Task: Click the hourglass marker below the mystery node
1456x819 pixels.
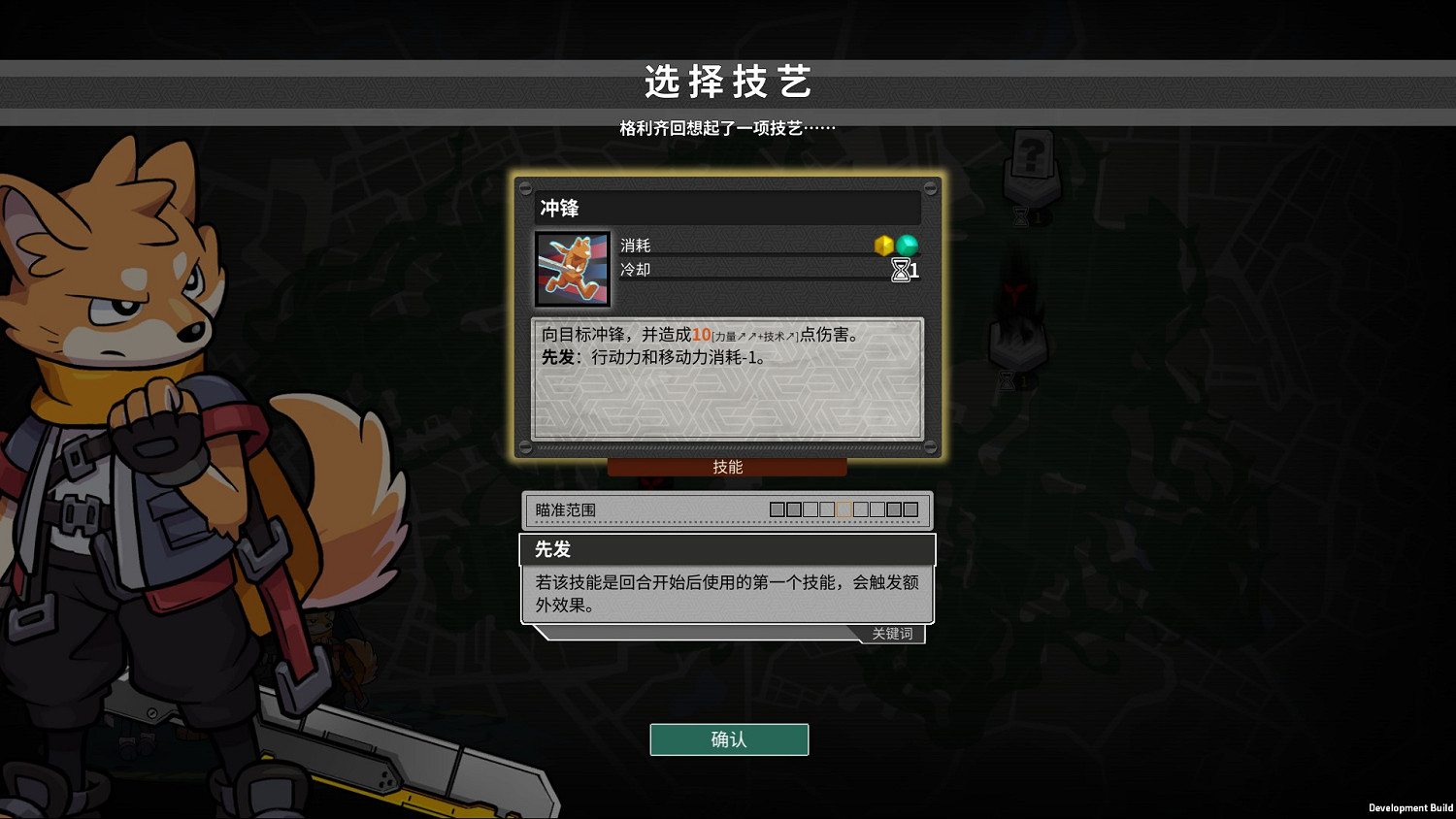Action: coord(1020,216)
